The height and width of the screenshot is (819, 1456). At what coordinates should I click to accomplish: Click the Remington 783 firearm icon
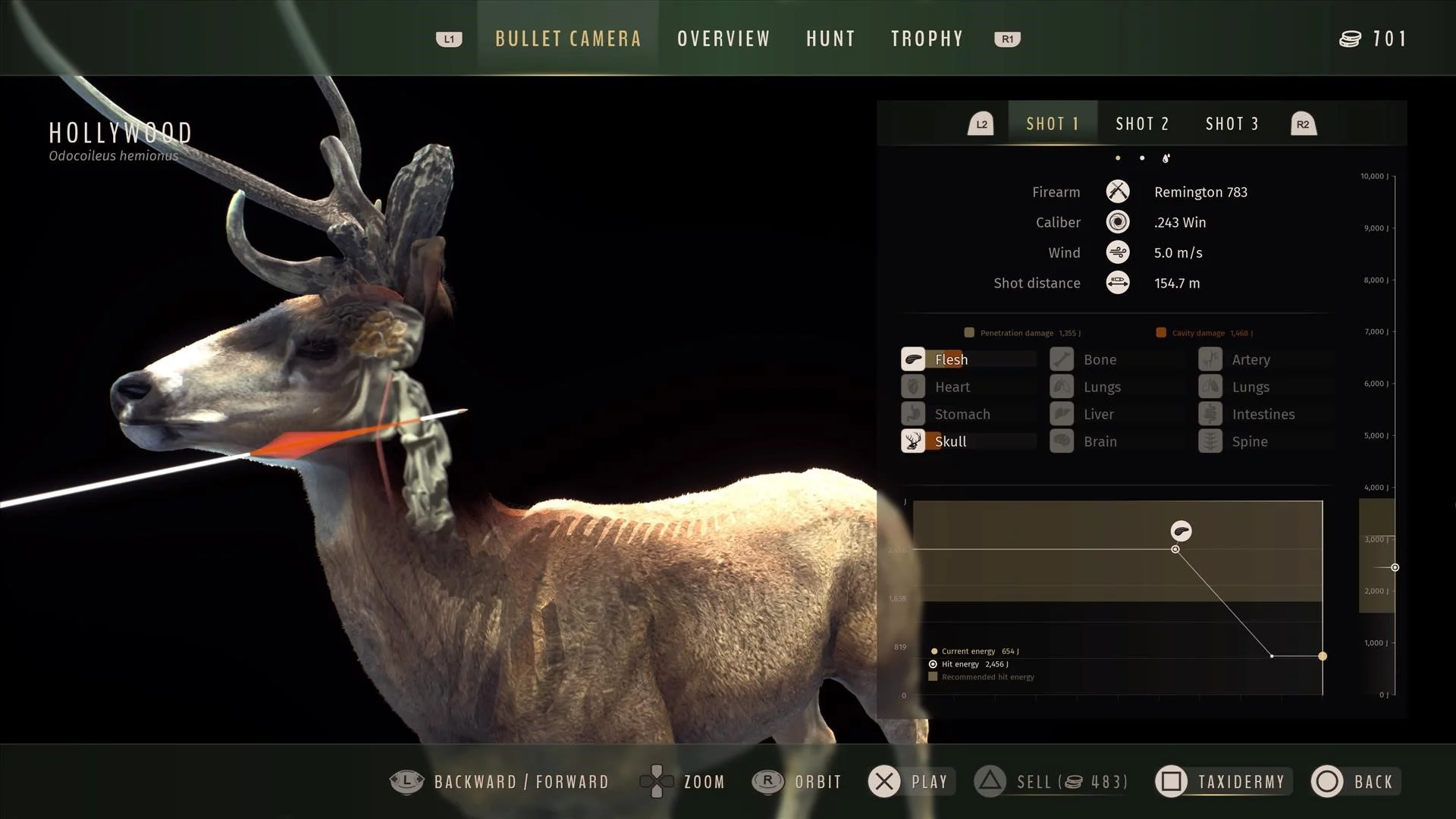pos(1118,191)
